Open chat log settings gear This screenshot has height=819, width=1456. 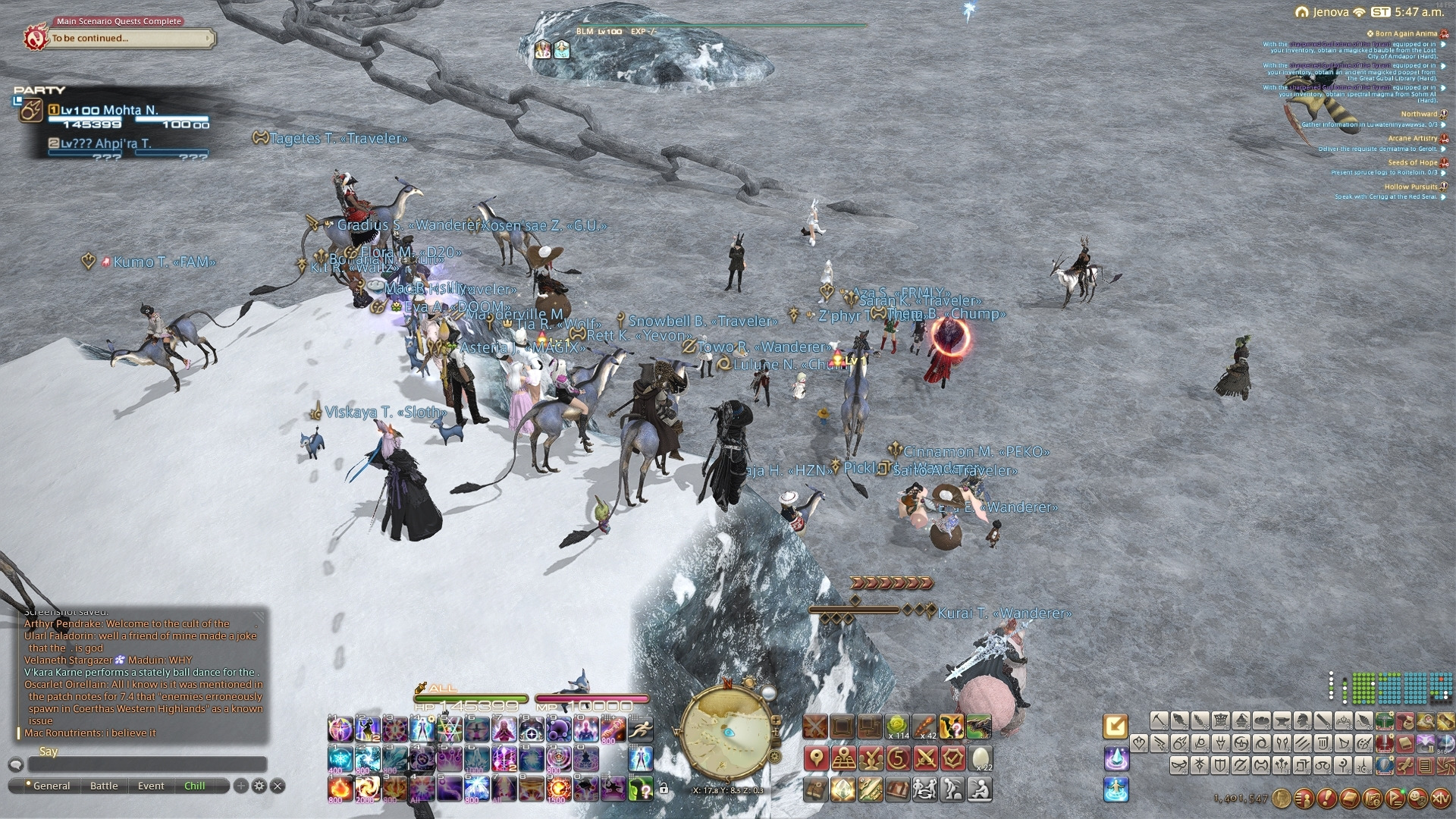click(x=259, y=786)
